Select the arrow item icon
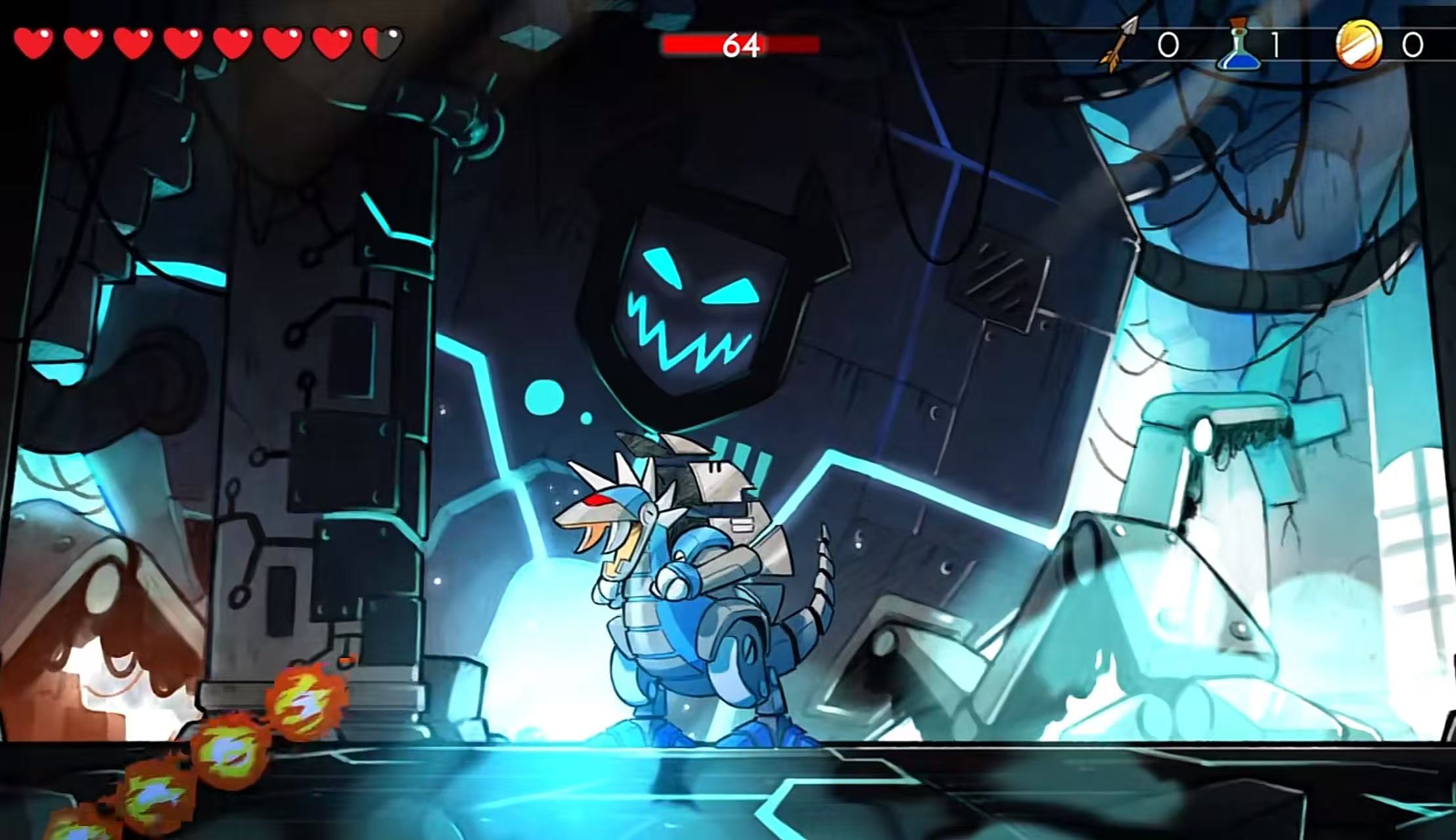Screen dimensions: 1456x840 pos(1120,45)
